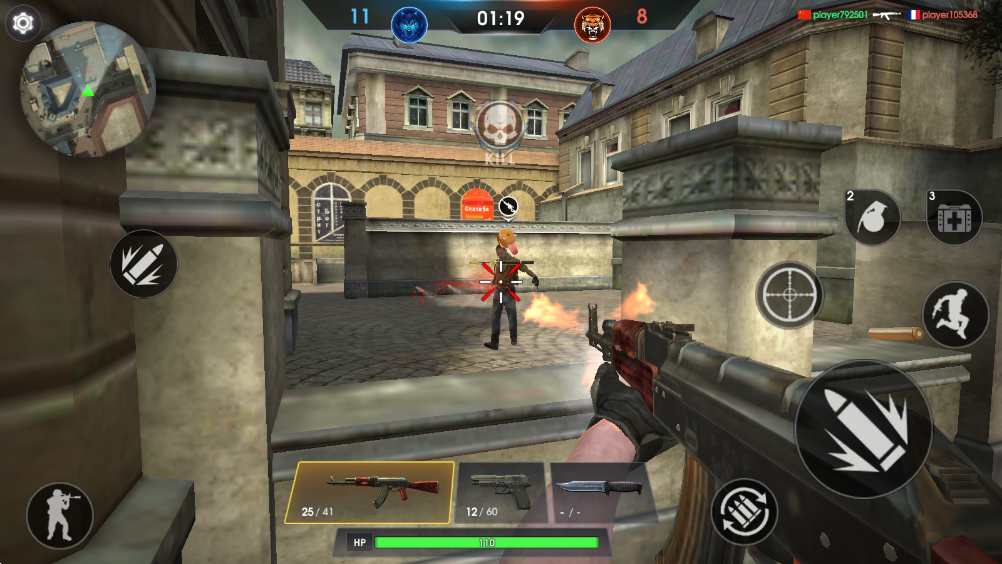The width and height of the screenshot is (1002, 564).
Task: Select the AK-47 rifle weapon slot
Action: pos(369,492)
